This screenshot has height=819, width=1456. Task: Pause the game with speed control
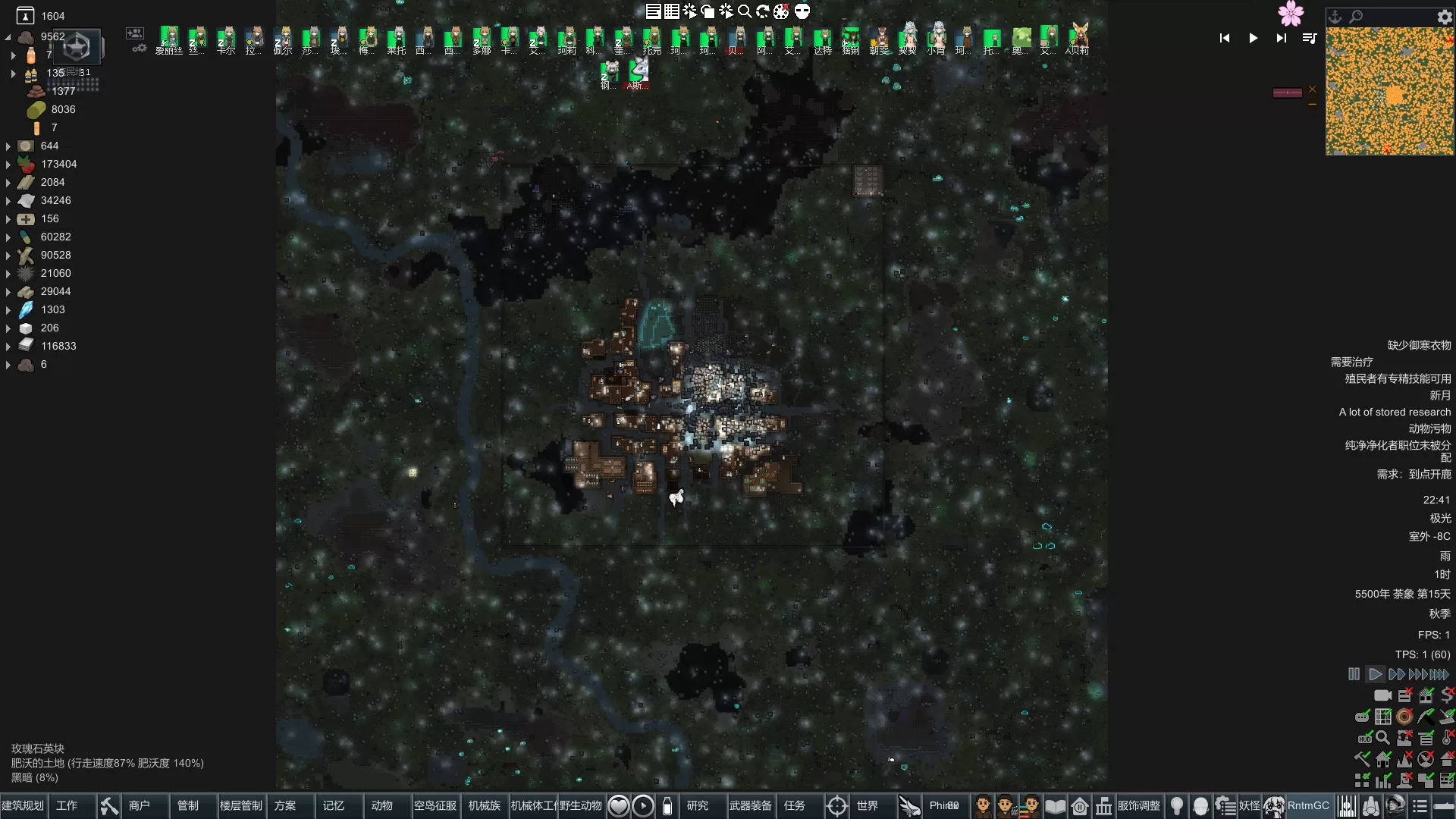click(x=1354, y=674)
